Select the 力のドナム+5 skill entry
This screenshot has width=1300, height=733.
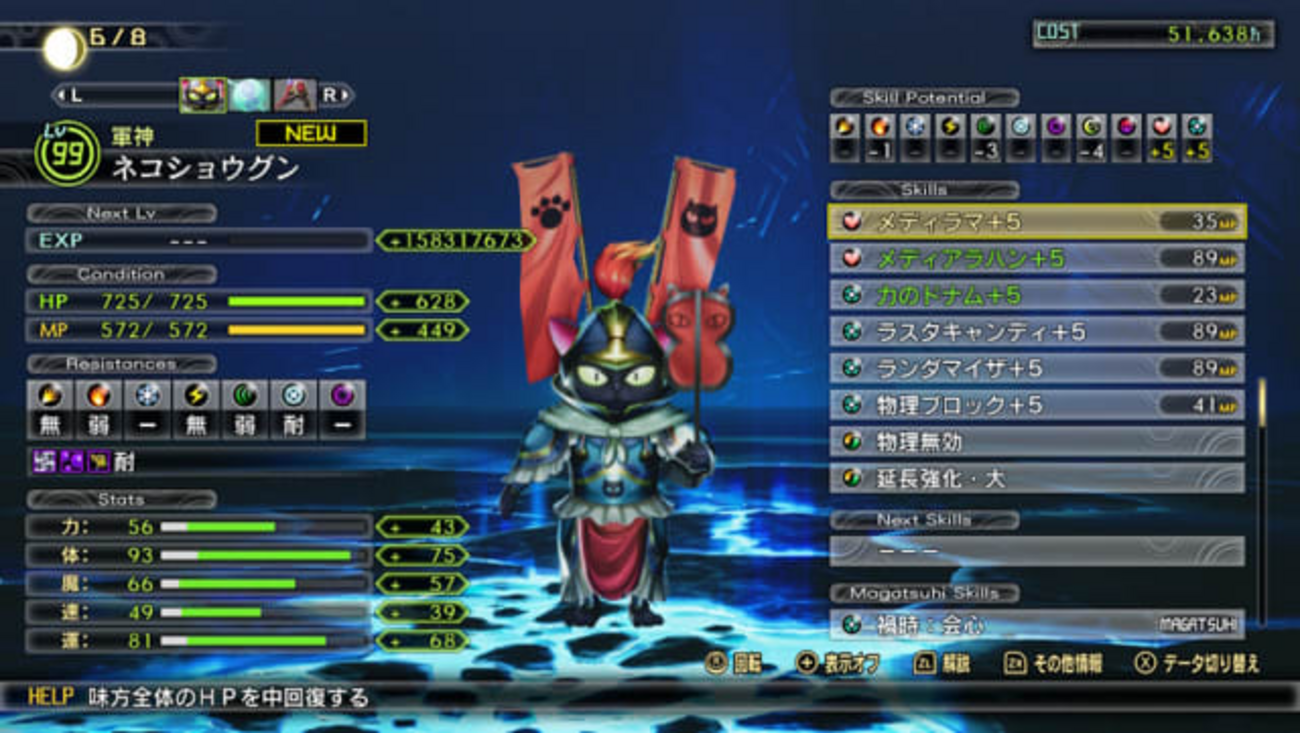(1037, 295)
